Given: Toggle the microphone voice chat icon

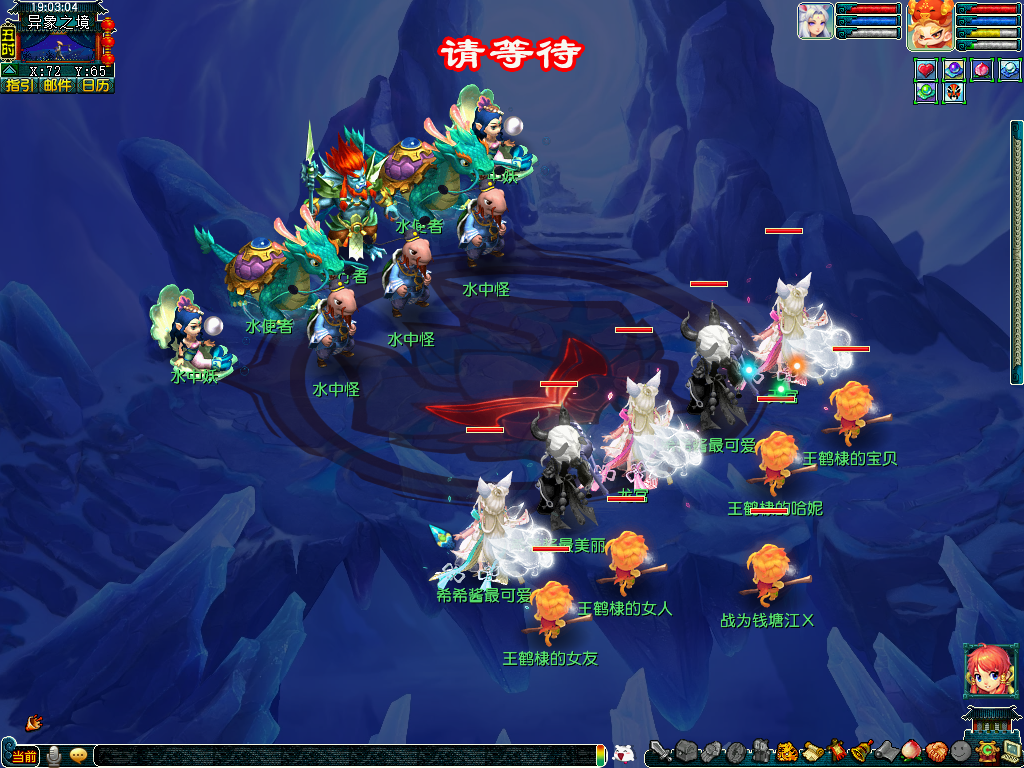Looking at the screenshot, I should point(53,756).
